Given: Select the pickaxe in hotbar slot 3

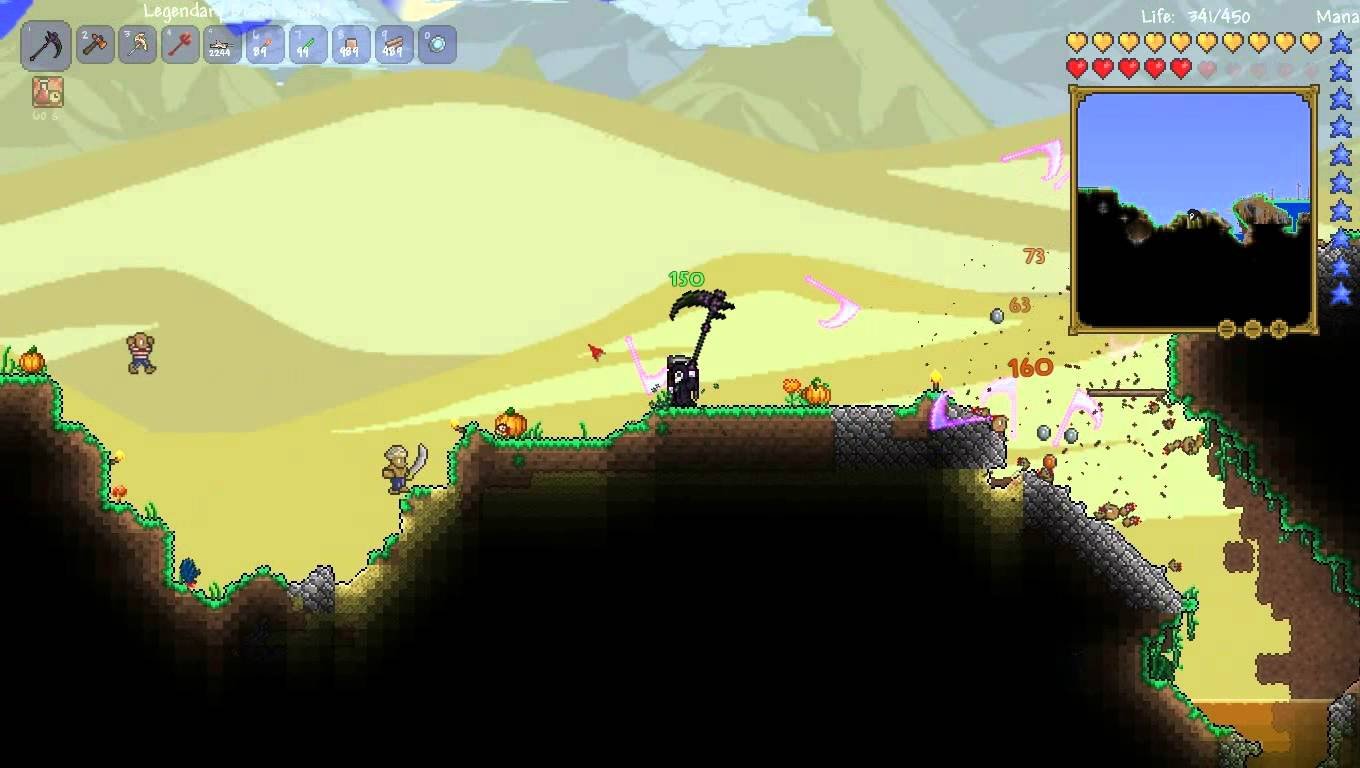Looking at the screenshot, I should pyautogui.click(x=137, y=44).
